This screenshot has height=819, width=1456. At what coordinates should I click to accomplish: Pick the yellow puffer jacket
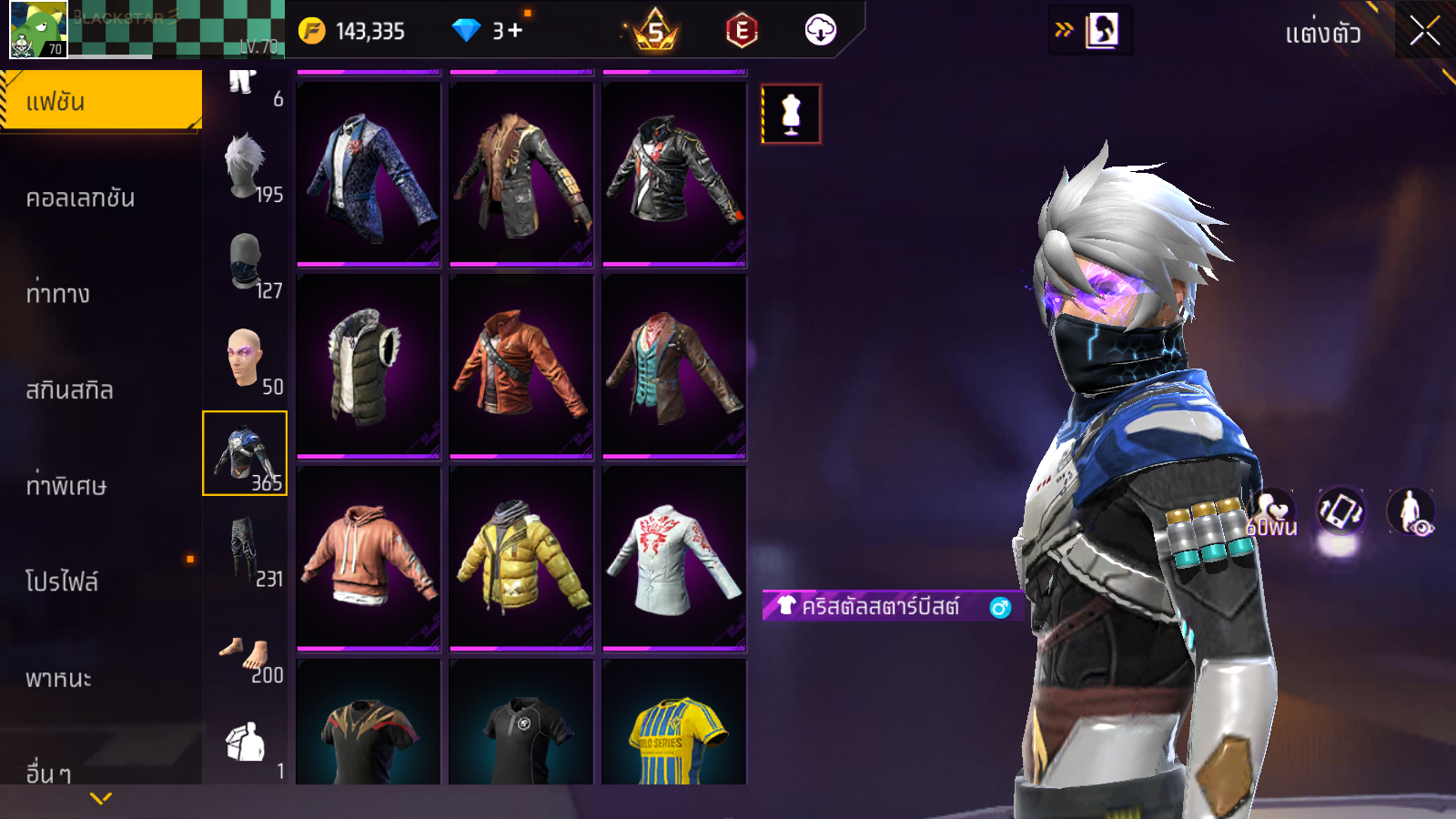(521, 558)
